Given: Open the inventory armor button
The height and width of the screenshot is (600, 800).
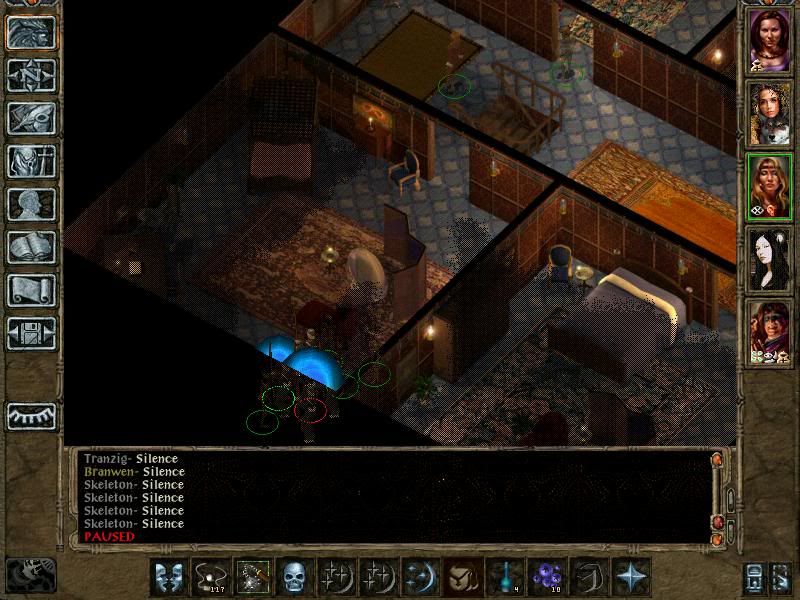Looking at the screenshot, I should pyautogui.click(x=31, y=161).
